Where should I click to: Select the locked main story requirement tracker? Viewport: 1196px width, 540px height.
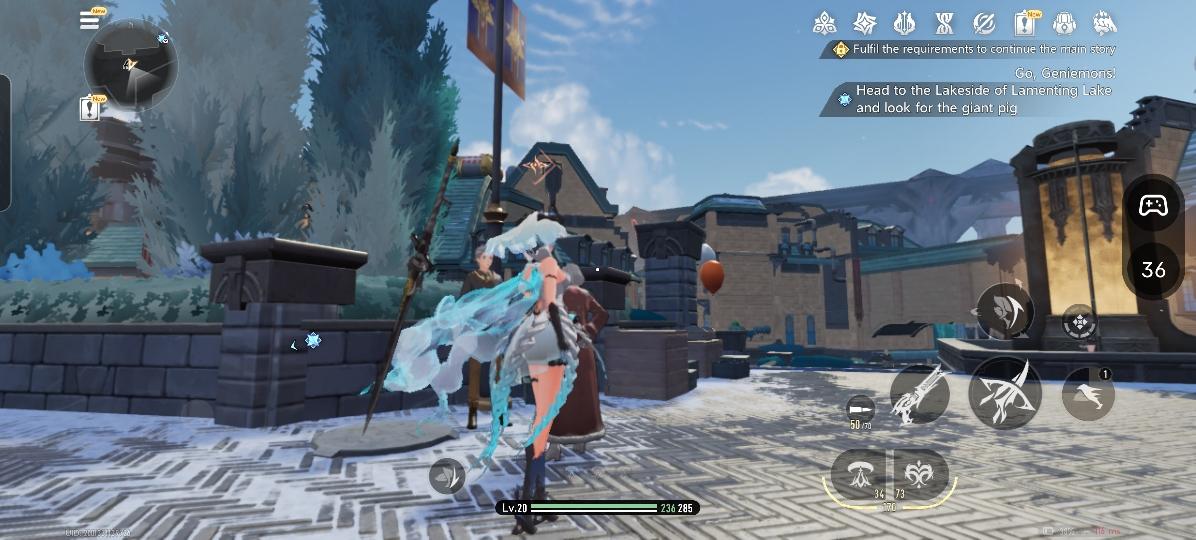point(975,49)
